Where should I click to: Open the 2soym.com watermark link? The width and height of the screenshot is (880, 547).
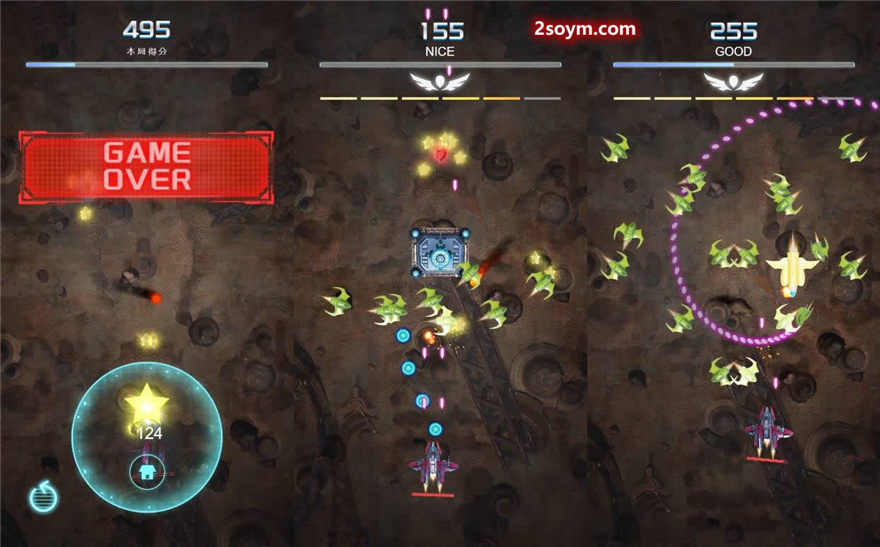click(x=585, y=29)
